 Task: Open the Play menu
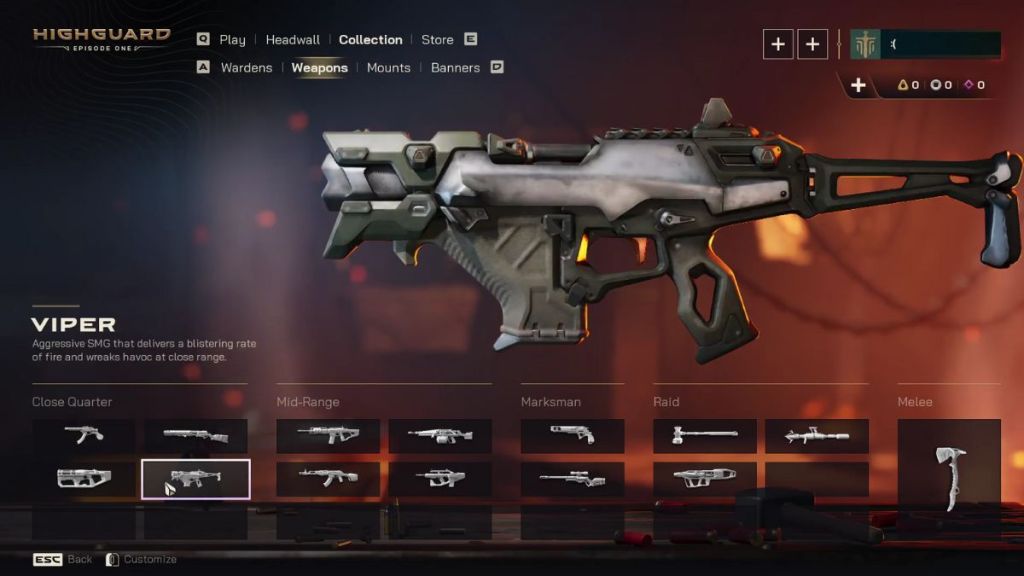tap(232, 40)
